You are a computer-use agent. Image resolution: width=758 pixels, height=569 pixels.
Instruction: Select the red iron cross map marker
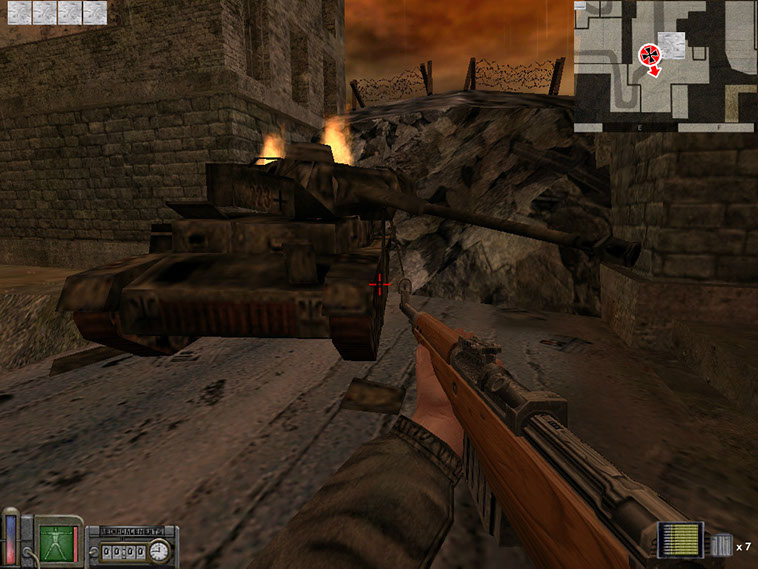[x=650, y=53]
